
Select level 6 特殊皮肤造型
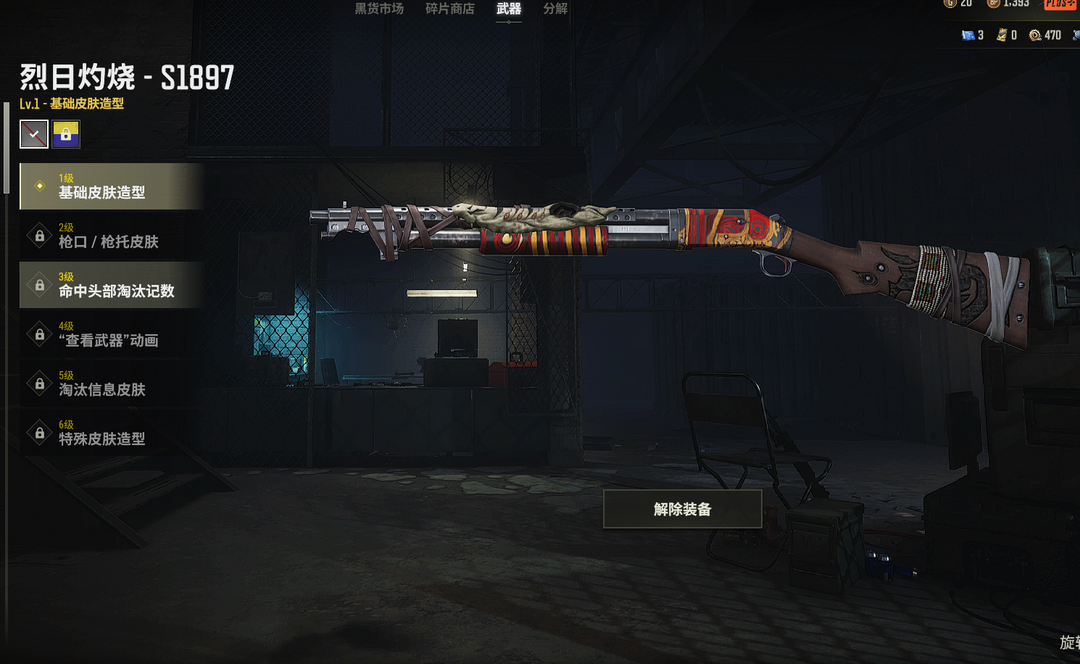[x=111, y=432]
